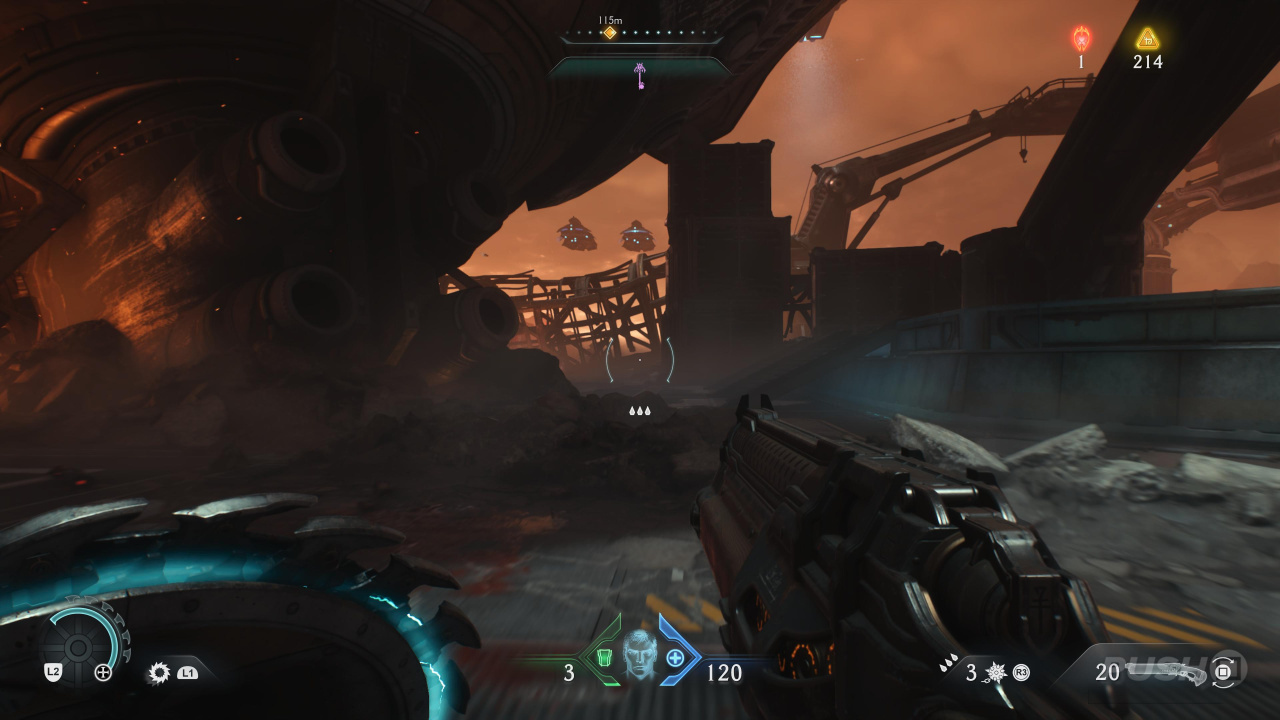Click the red demonic flame counter icon
Screen dimensions: 1280x720
(x=1081, y=39)
